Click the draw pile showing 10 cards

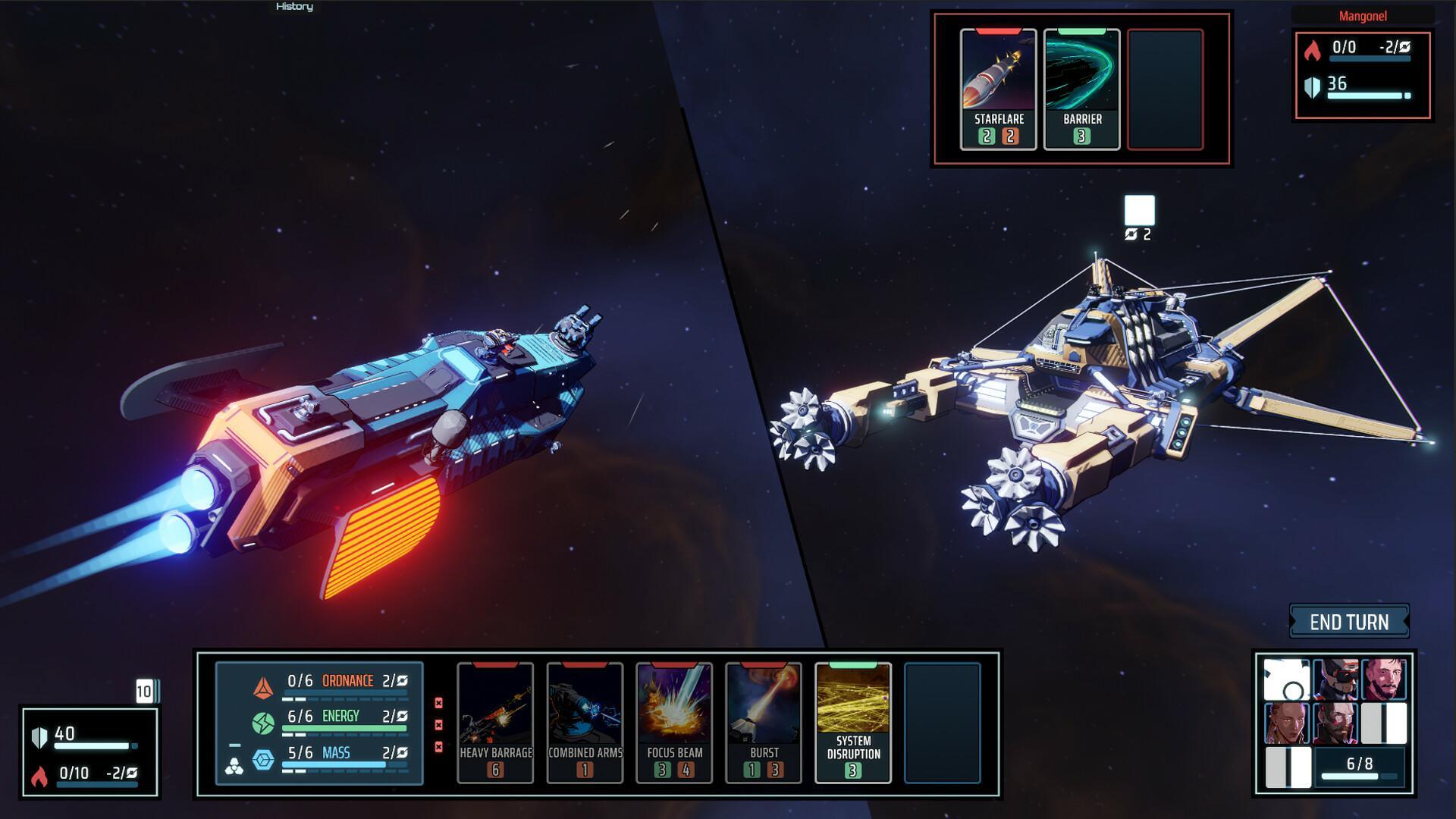[145, 691]
